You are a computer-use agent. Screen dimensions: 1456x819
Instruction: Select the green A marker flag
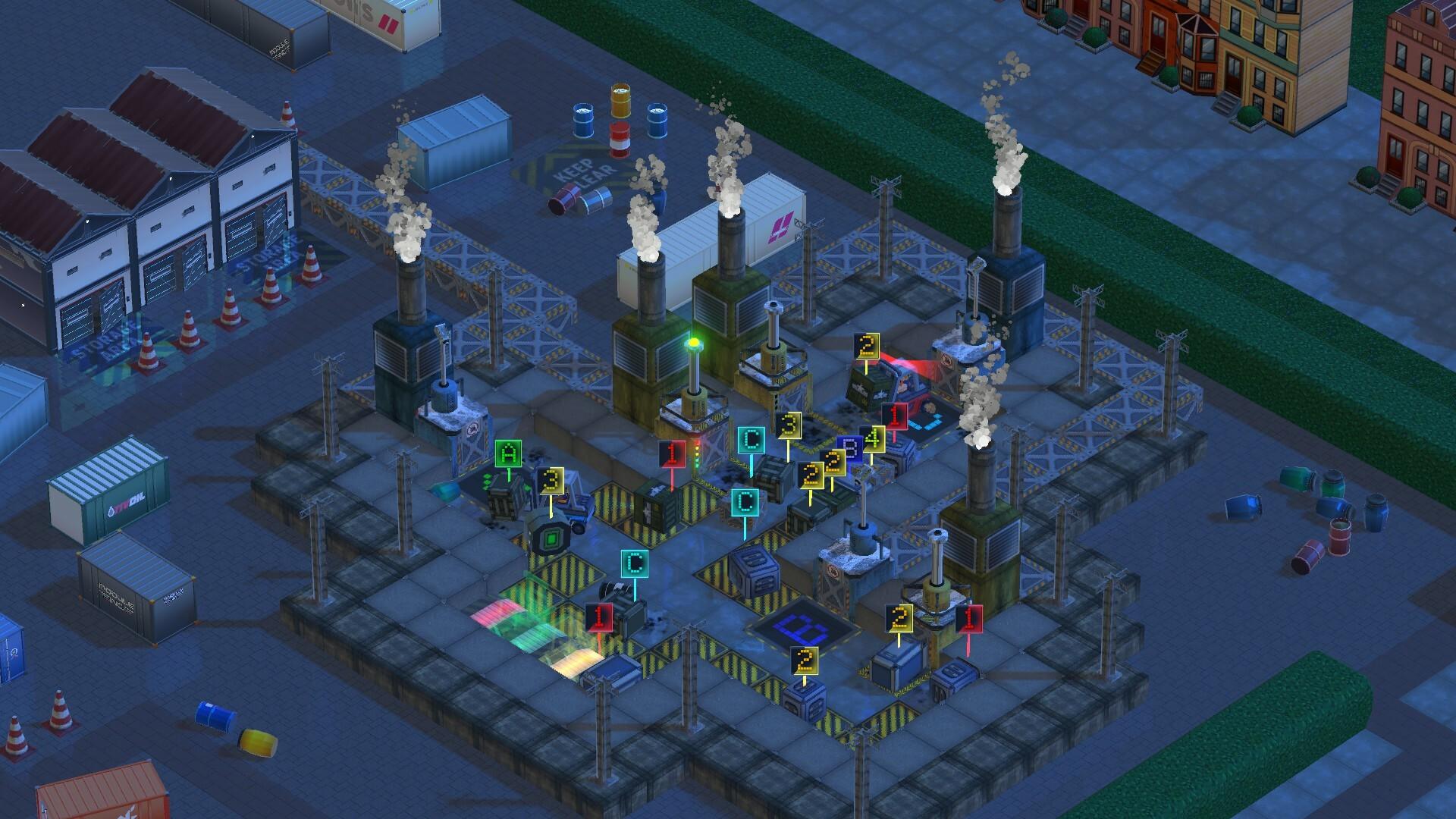507,453
